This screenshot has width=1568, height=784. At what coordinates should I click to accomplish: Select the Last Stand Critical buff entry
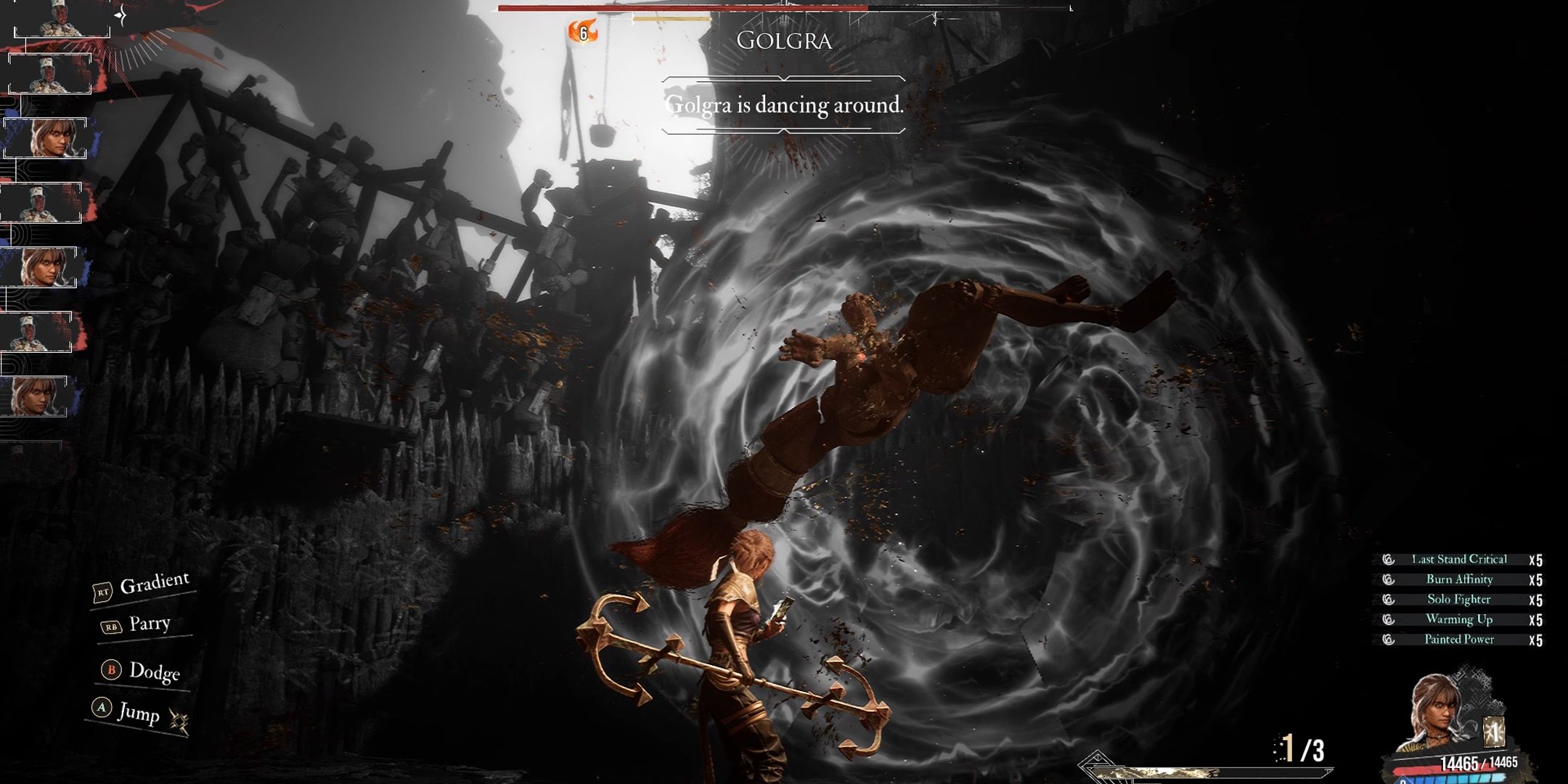pyautogui.click(x=1458, y=559)
